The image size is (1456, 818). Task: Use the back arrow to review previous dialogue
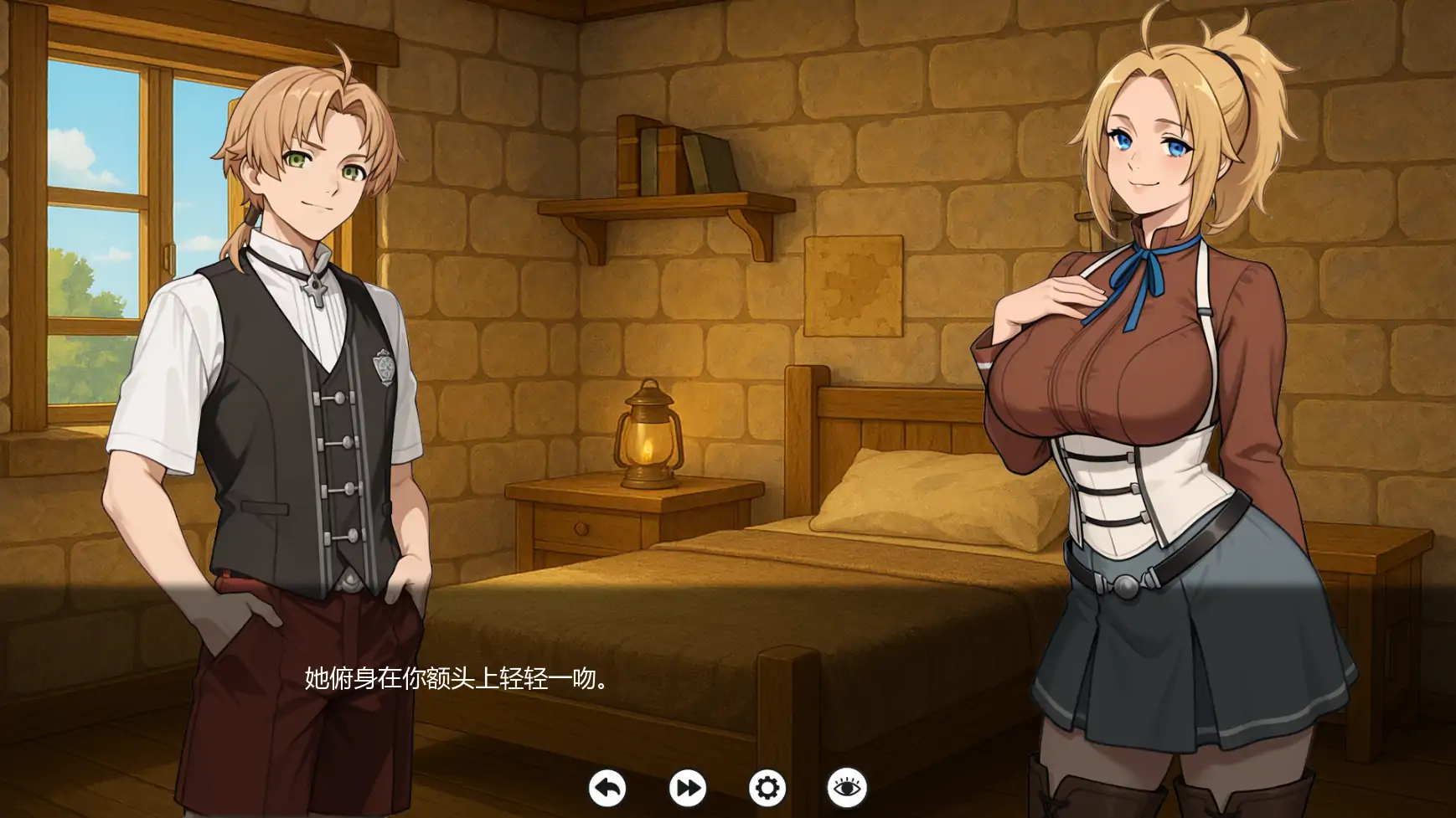(606, 788)
